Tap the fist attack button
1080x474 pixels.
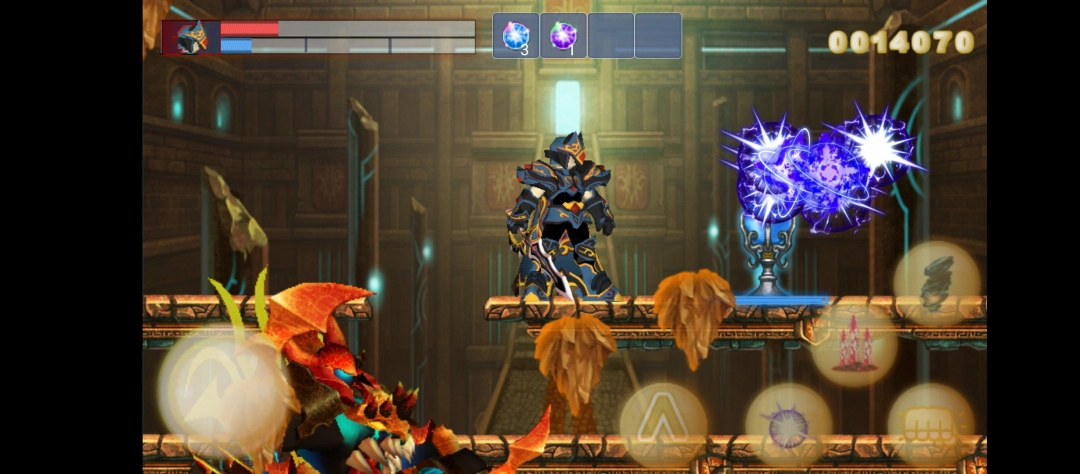930,426
